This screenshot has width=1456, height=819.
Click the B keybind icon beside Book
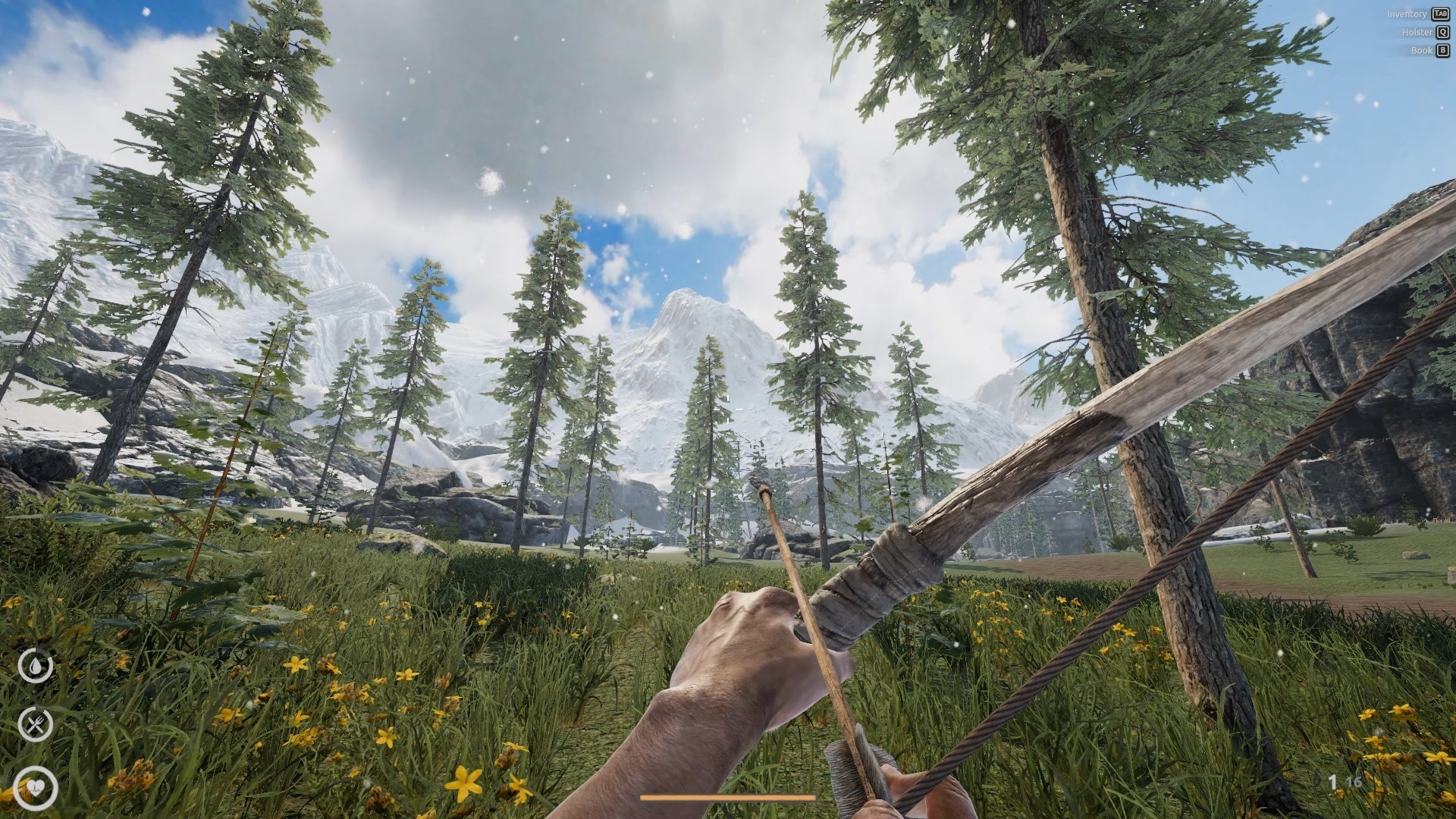pyautogui.click(x=1442, y=50)
